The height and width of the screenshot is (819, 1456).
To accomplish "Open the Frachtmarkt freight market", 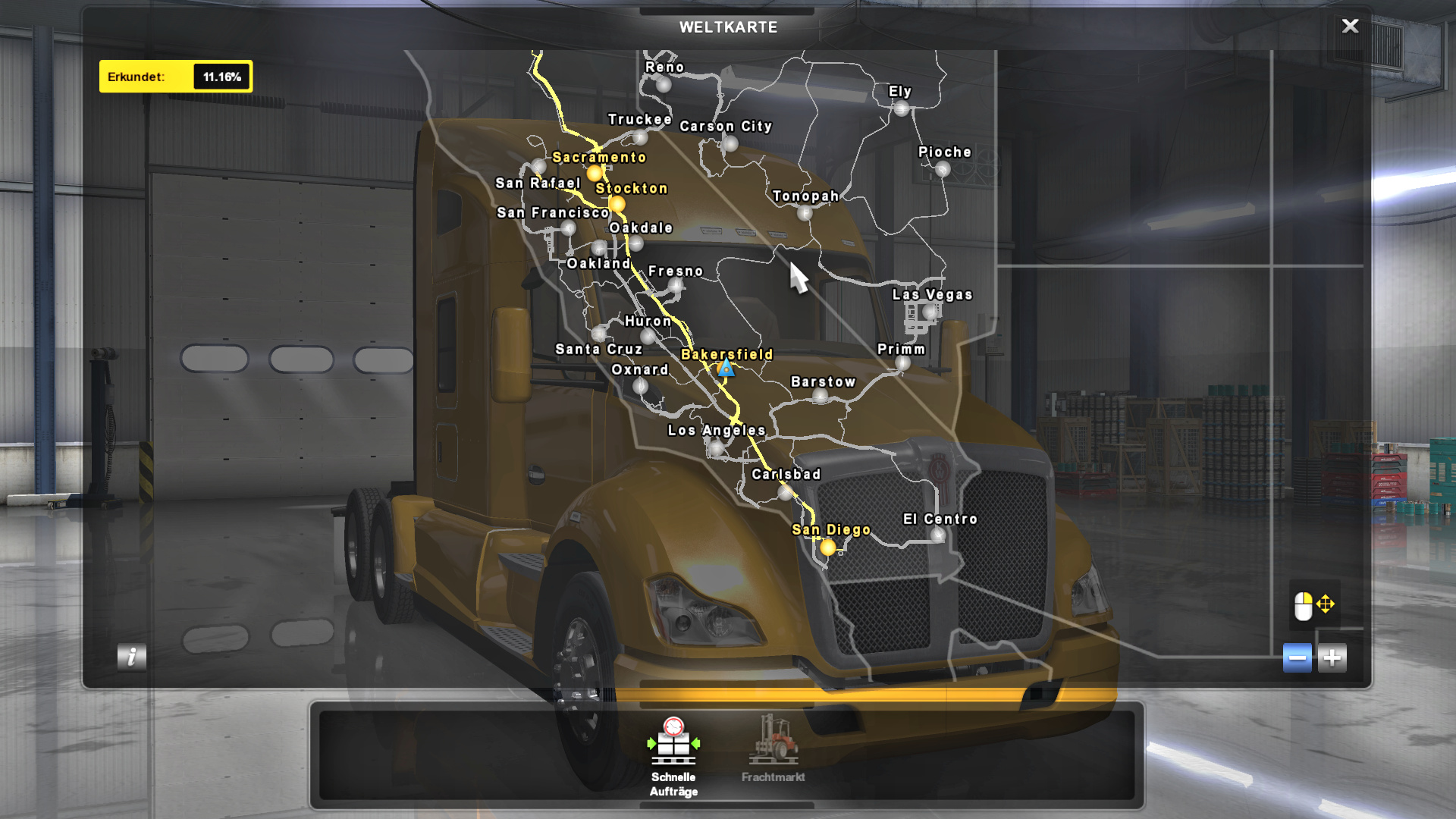I will click(x=773, y=748).
